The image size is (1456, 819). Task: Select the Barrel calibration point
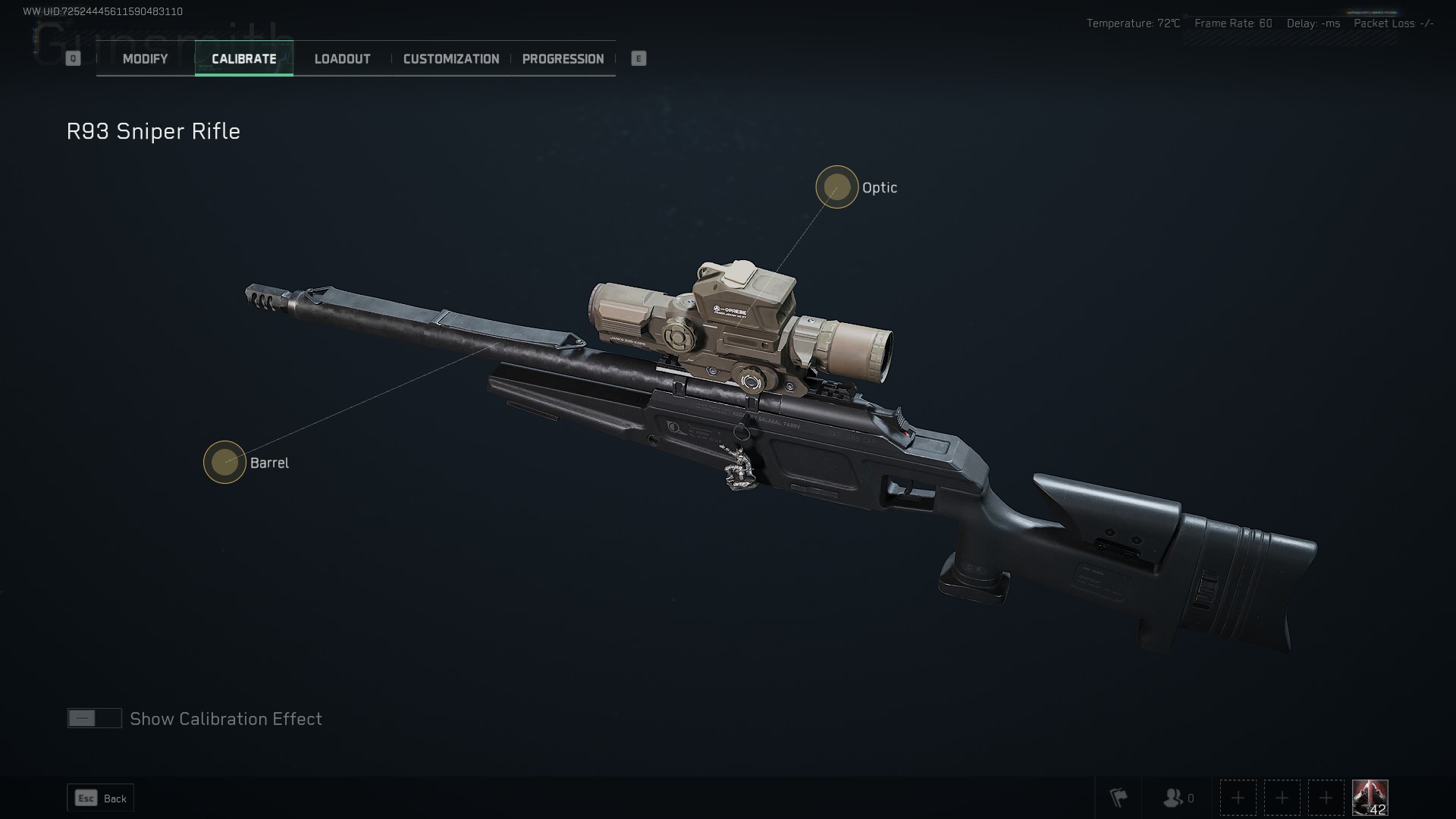[x=225, y=462]
